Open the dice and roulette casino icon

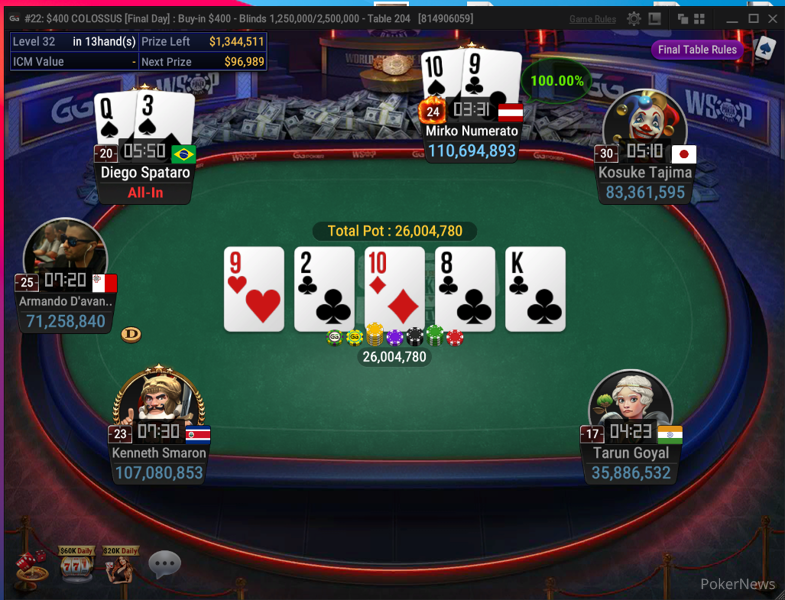[30, 566]
